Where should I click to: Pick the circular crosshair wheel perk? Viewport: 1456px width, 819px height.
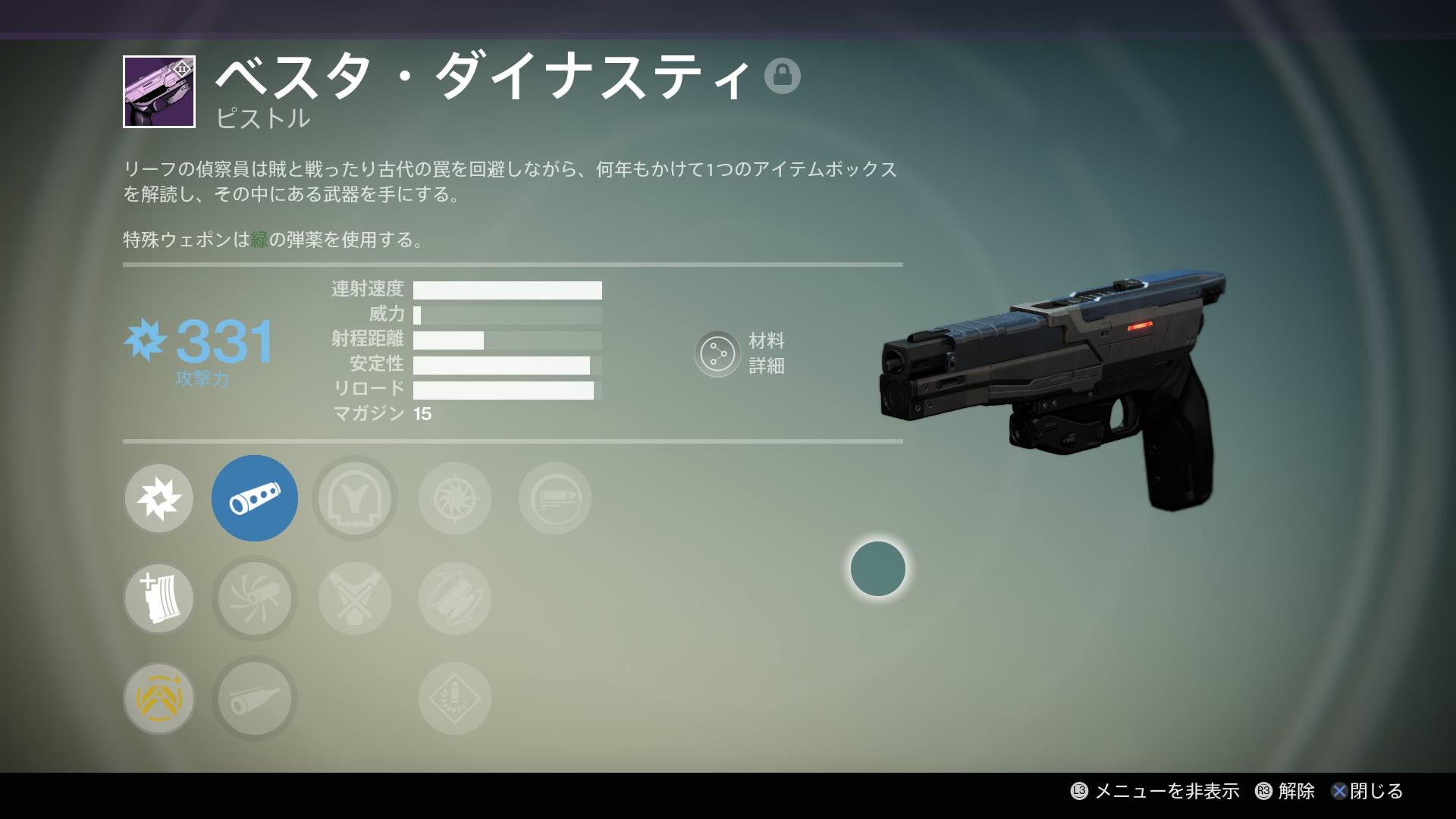pyautogui.click(x=455, y=498)
